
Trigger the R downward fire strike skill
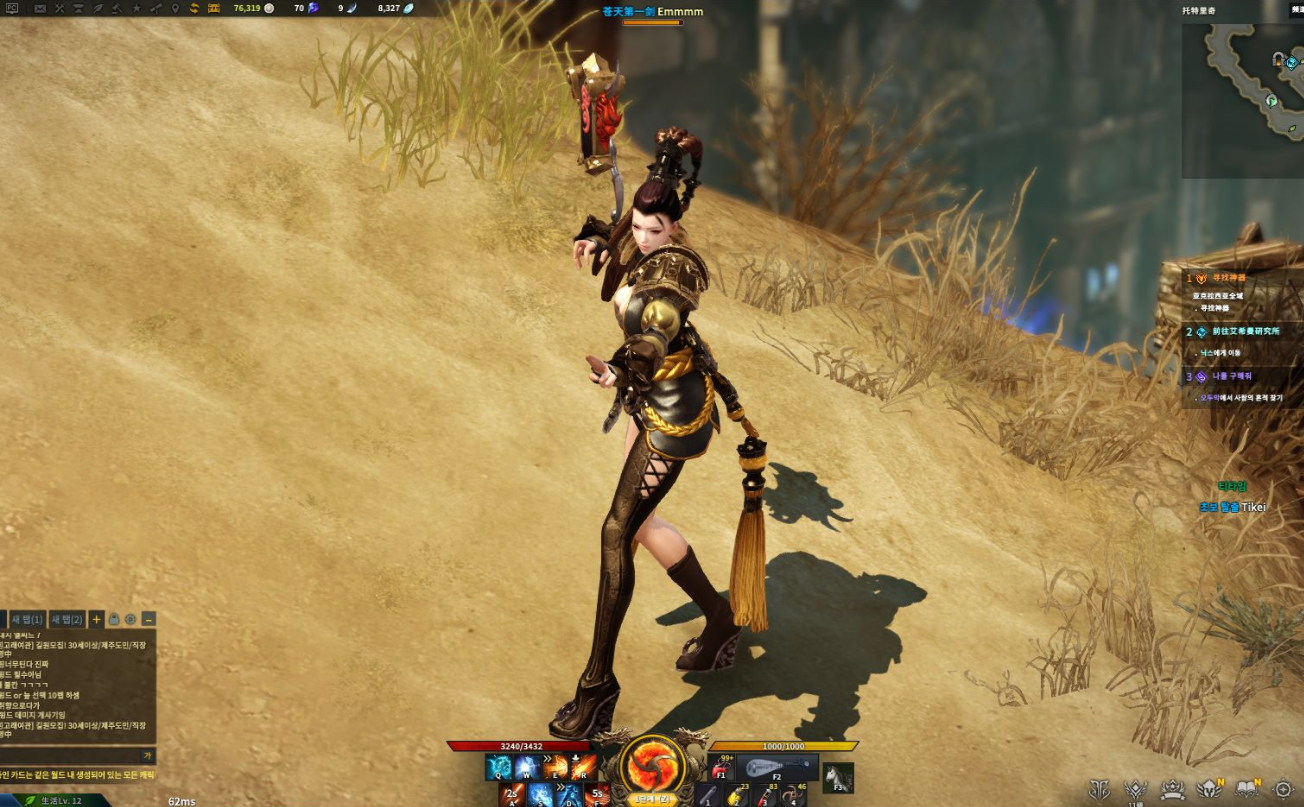(583, 767)
